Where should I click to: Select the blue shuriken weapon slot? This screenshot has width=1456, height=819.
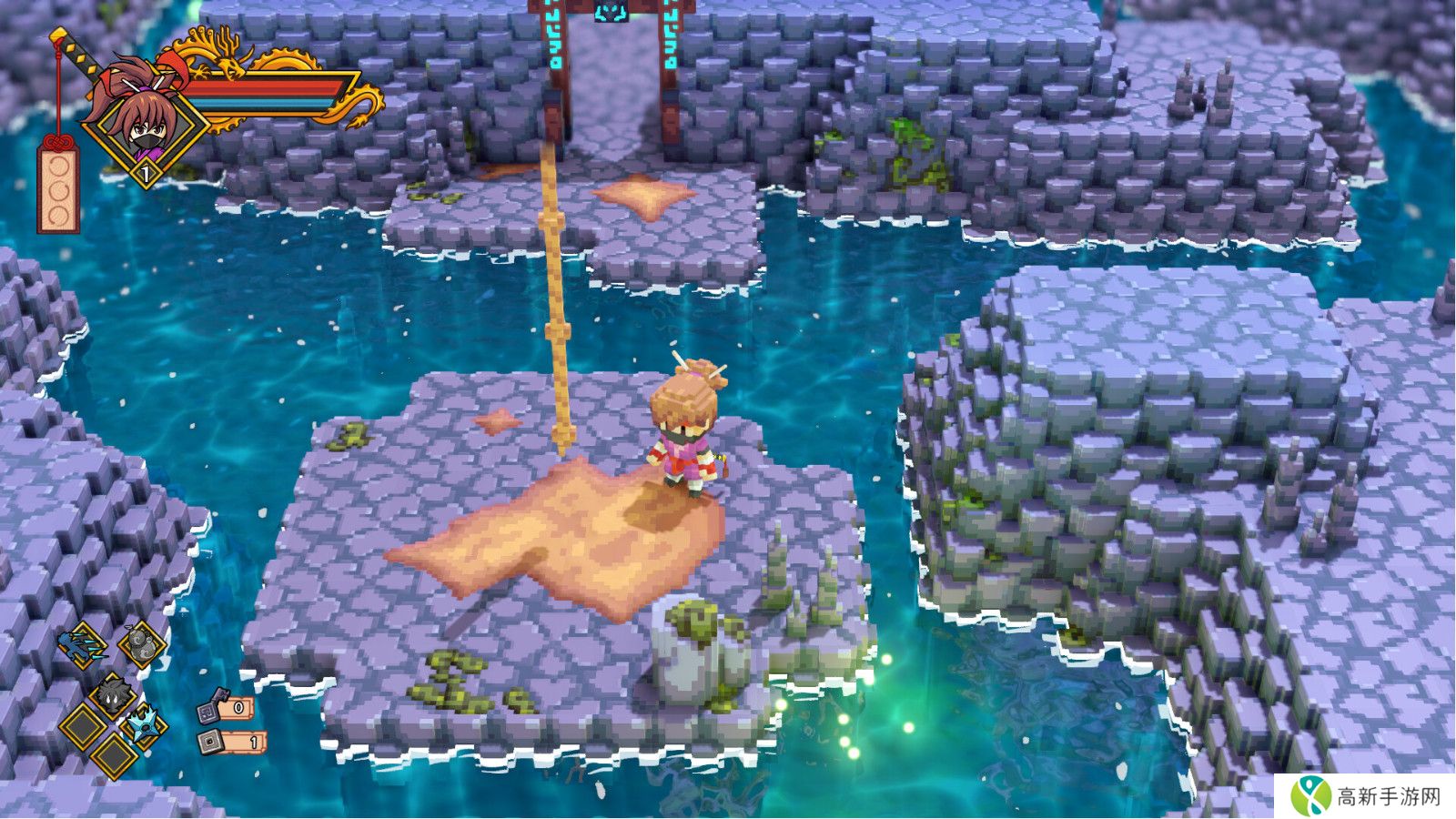145,725
